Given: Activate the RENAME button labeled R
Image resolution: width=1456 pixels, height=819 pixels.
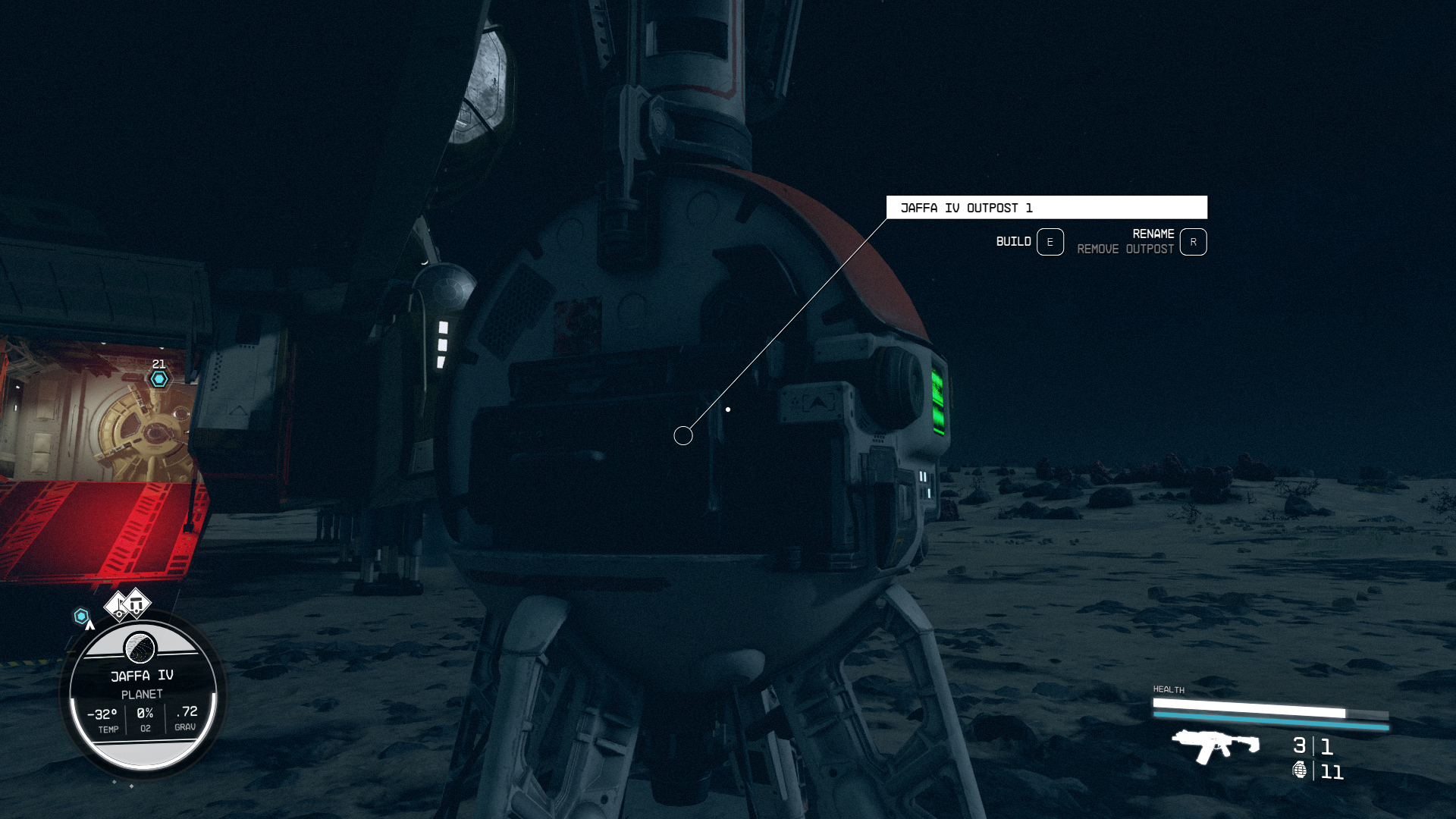Looking at the screenshot, I should (1194, 242).
